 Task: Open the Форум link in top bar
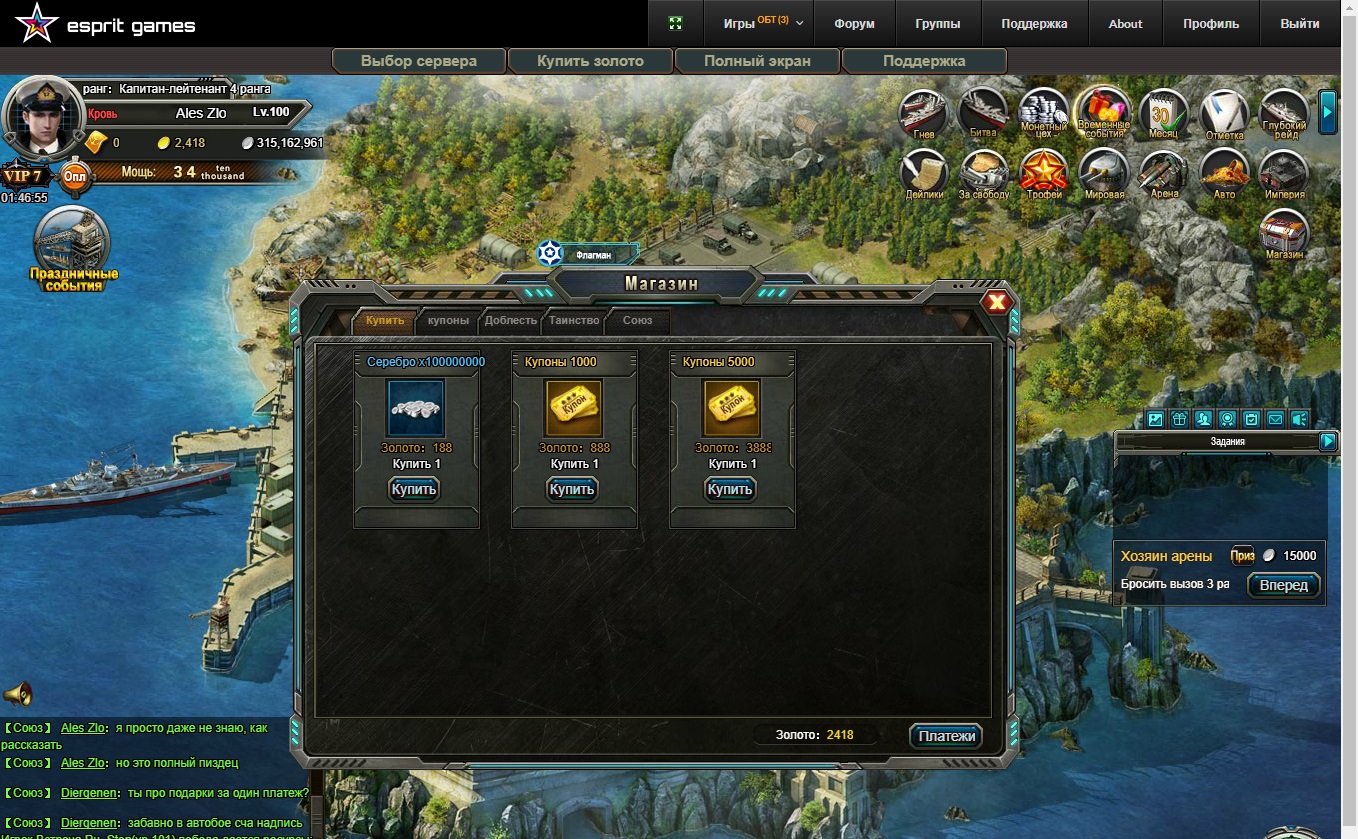pos(854,24)
